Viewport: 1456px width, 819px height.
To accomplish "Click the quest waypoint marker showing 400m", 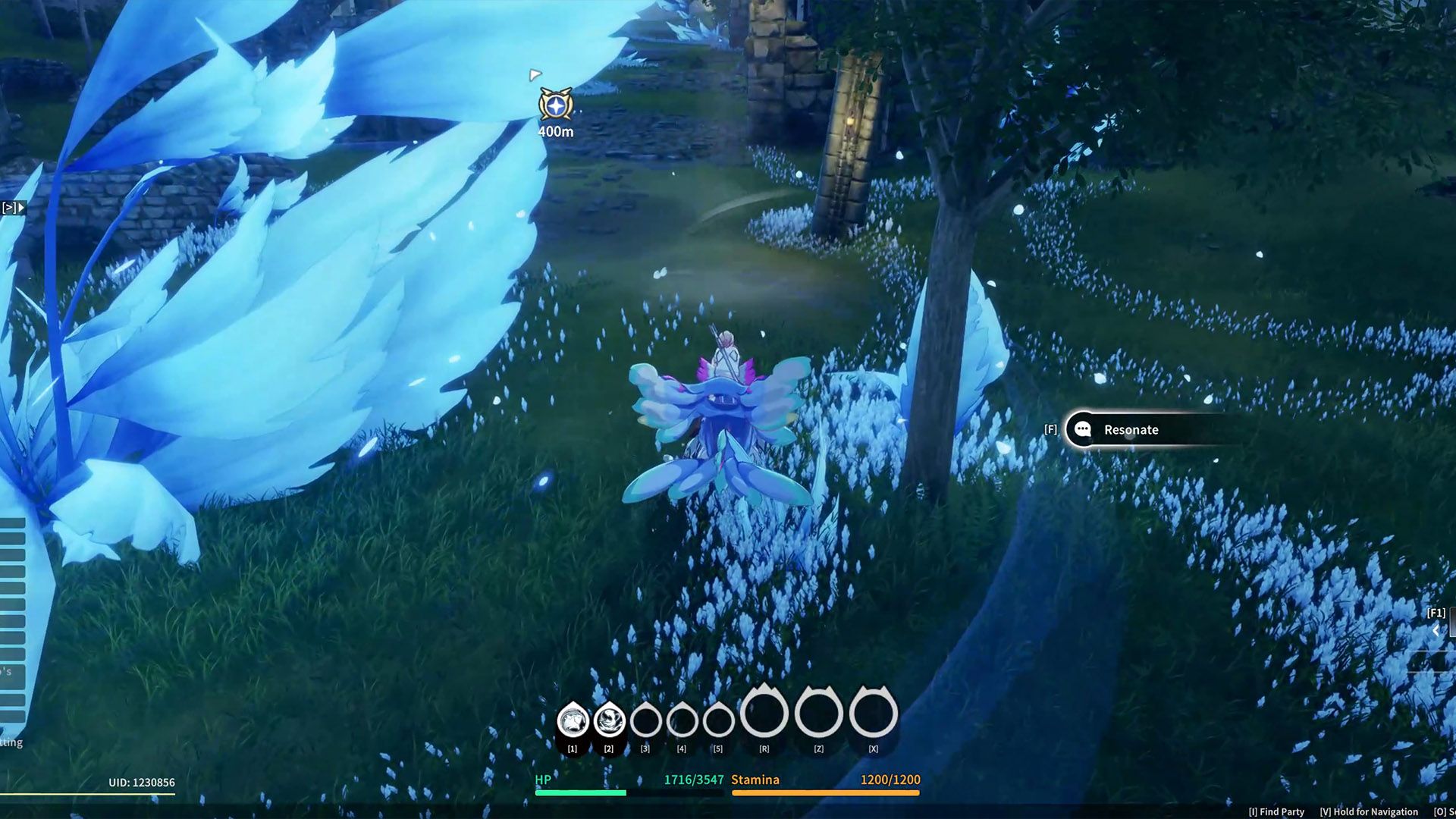I will pos(556,105).
